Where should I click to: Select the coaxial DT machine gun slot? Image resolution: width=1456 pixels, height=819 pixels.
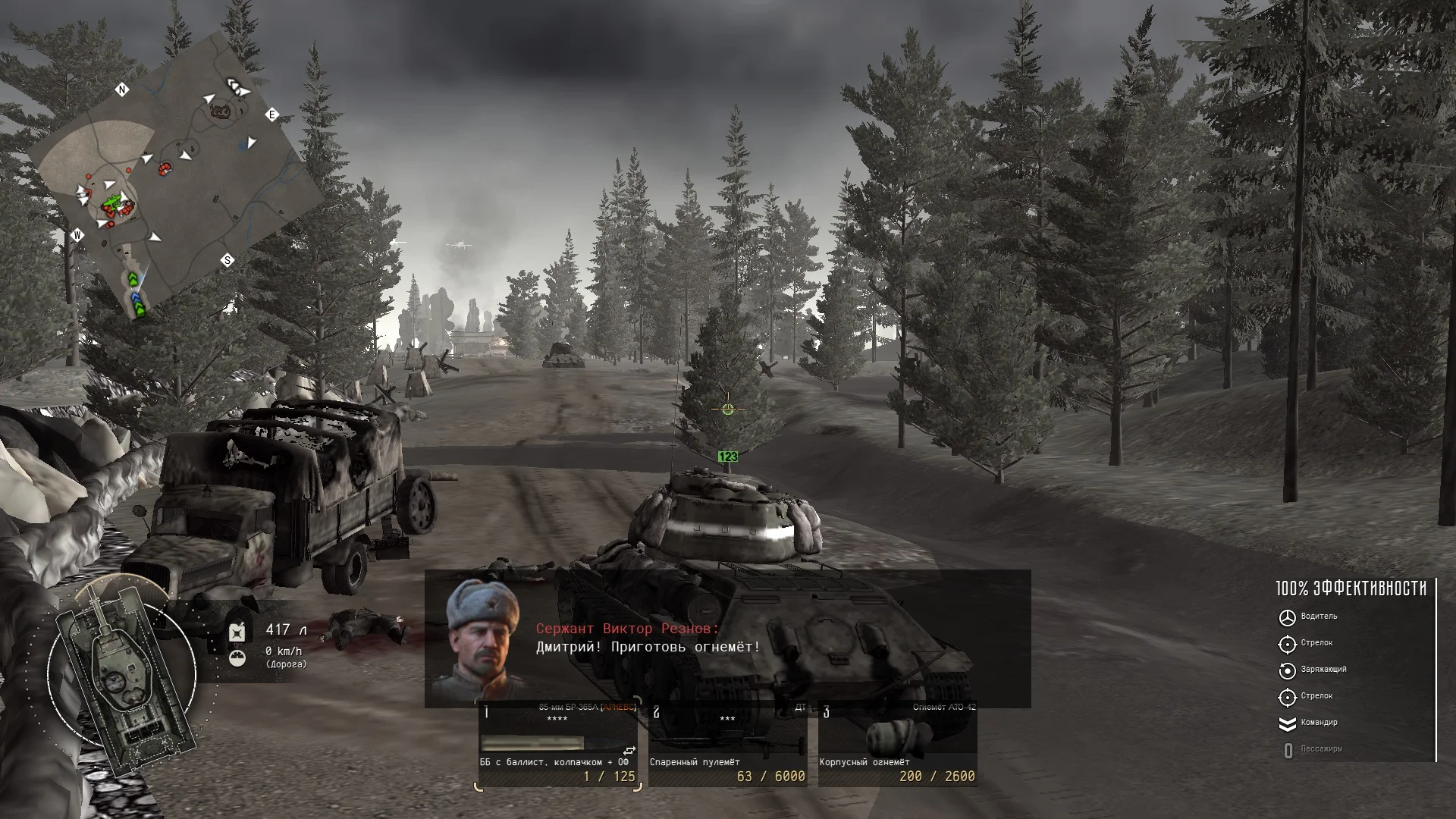(727, 745)
